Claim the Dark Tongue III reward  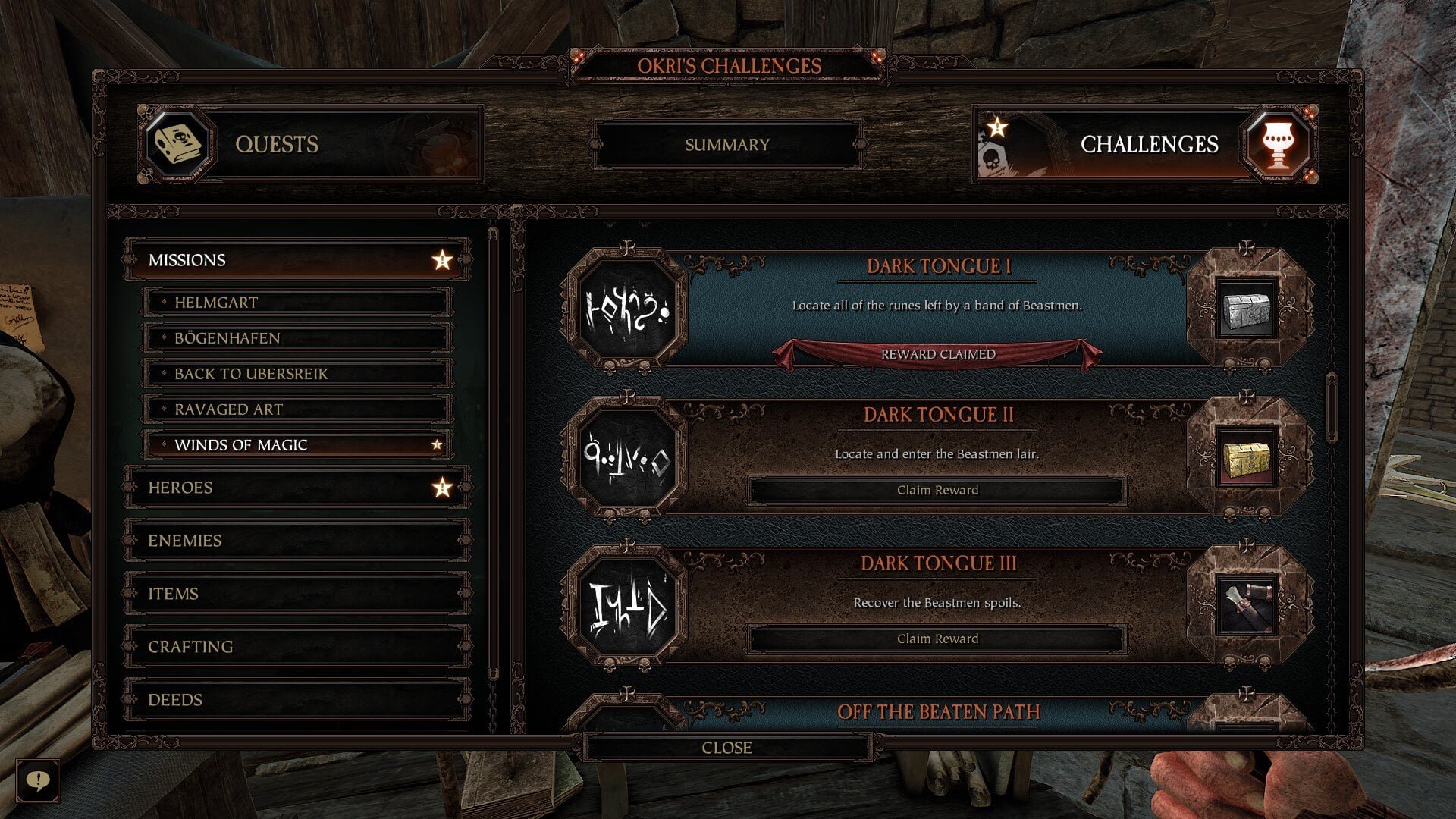937,639
